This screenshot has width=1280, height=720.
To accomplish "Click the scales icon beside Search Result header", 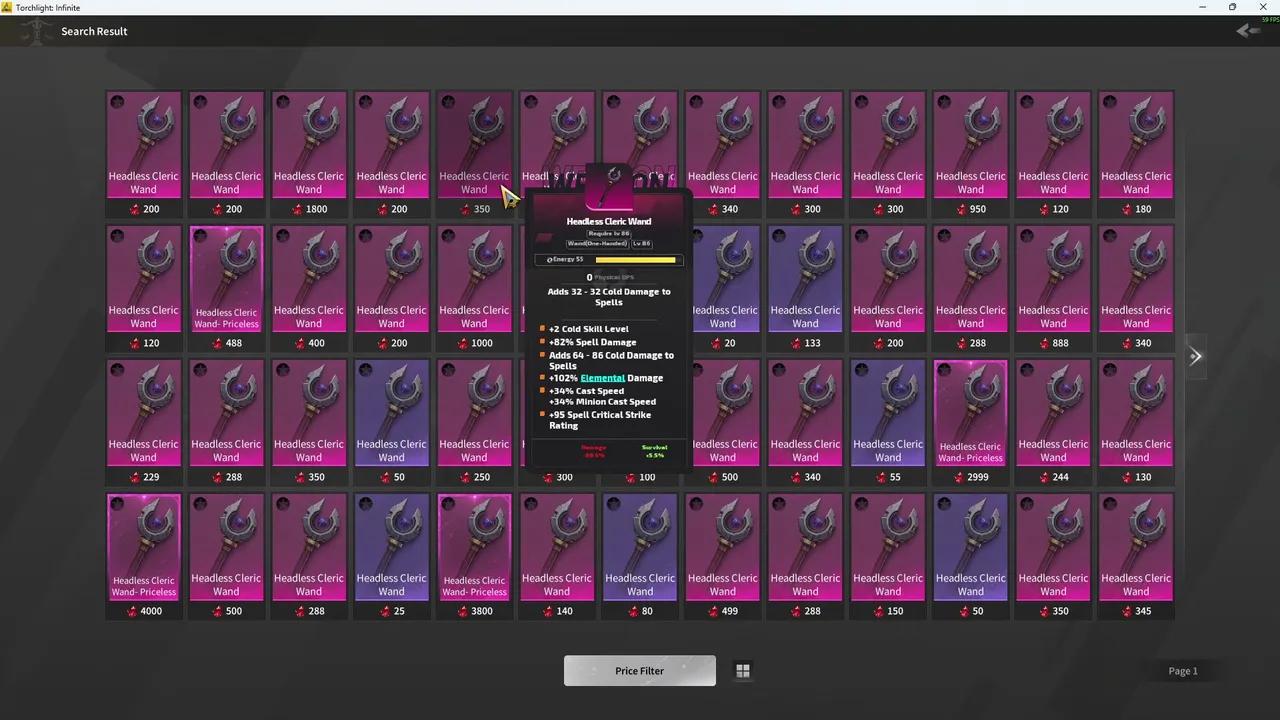I will (x=36, y=30).
